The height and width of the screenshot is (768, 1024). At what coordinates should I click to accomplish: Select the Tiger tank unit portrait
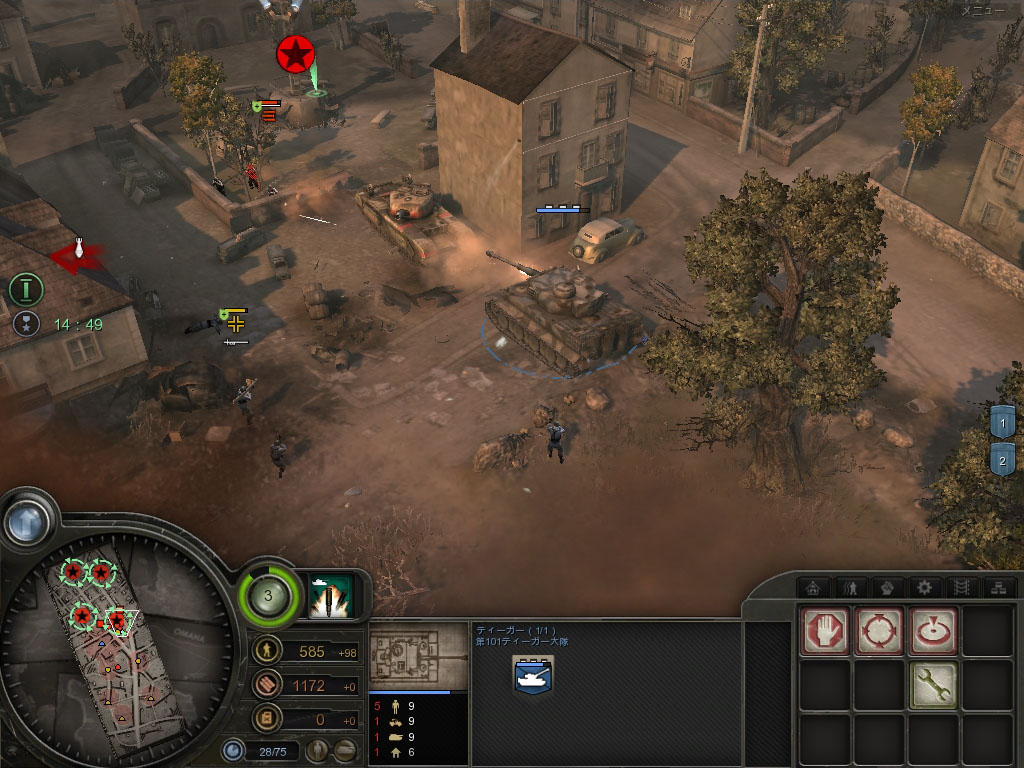click(533, 676)
